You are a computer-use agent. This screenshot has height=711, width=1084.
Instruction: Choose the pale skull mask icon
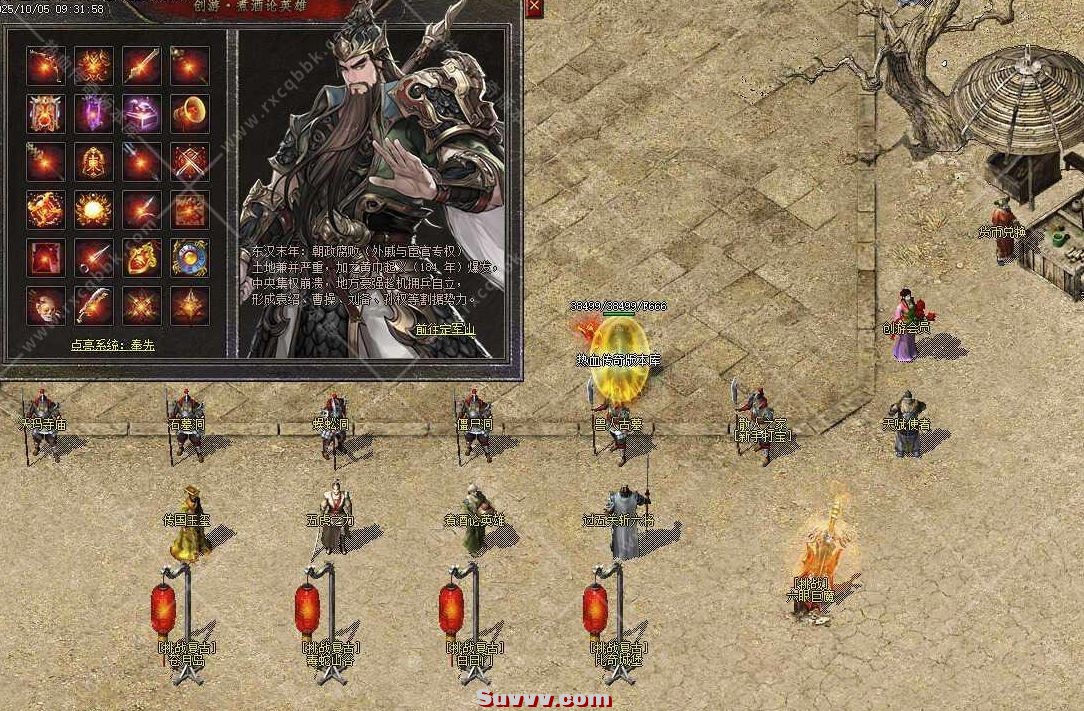pyautogui.click(x=46, y=306)
